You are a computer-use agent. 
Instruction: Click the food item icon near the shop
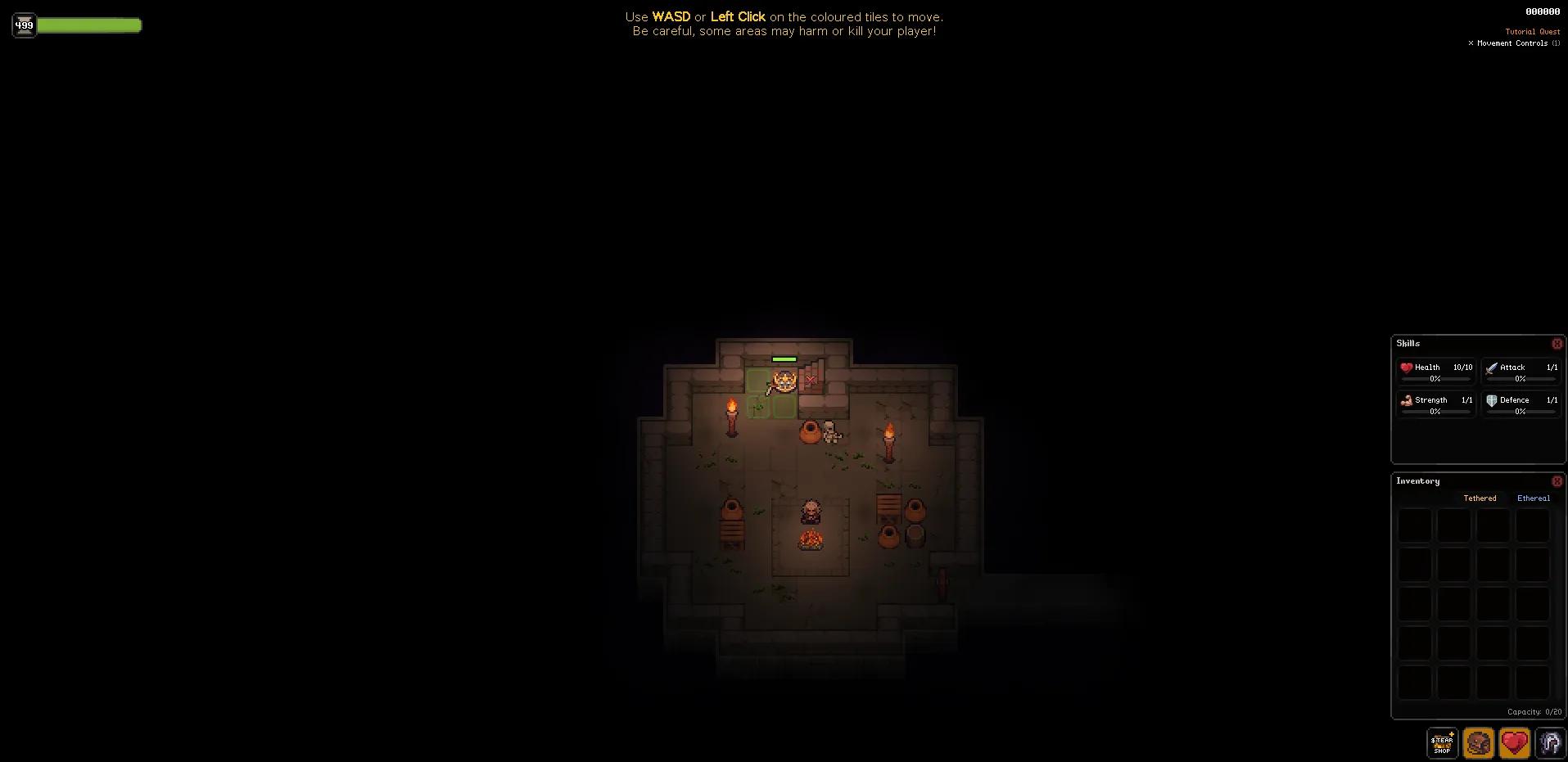pyautogui.click(x=1478, y=743)
